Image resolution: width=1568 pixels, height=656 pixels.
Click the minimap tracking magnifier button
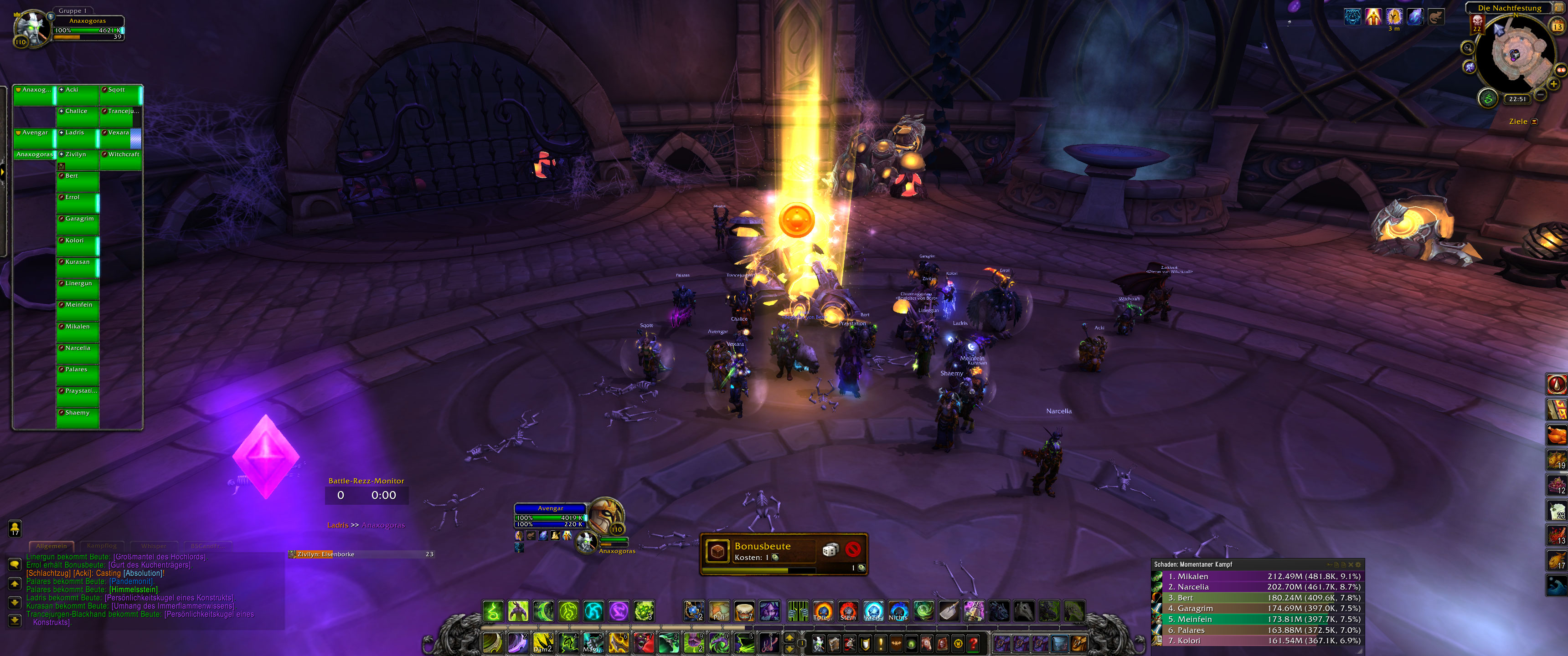[x=1468, y=47]
